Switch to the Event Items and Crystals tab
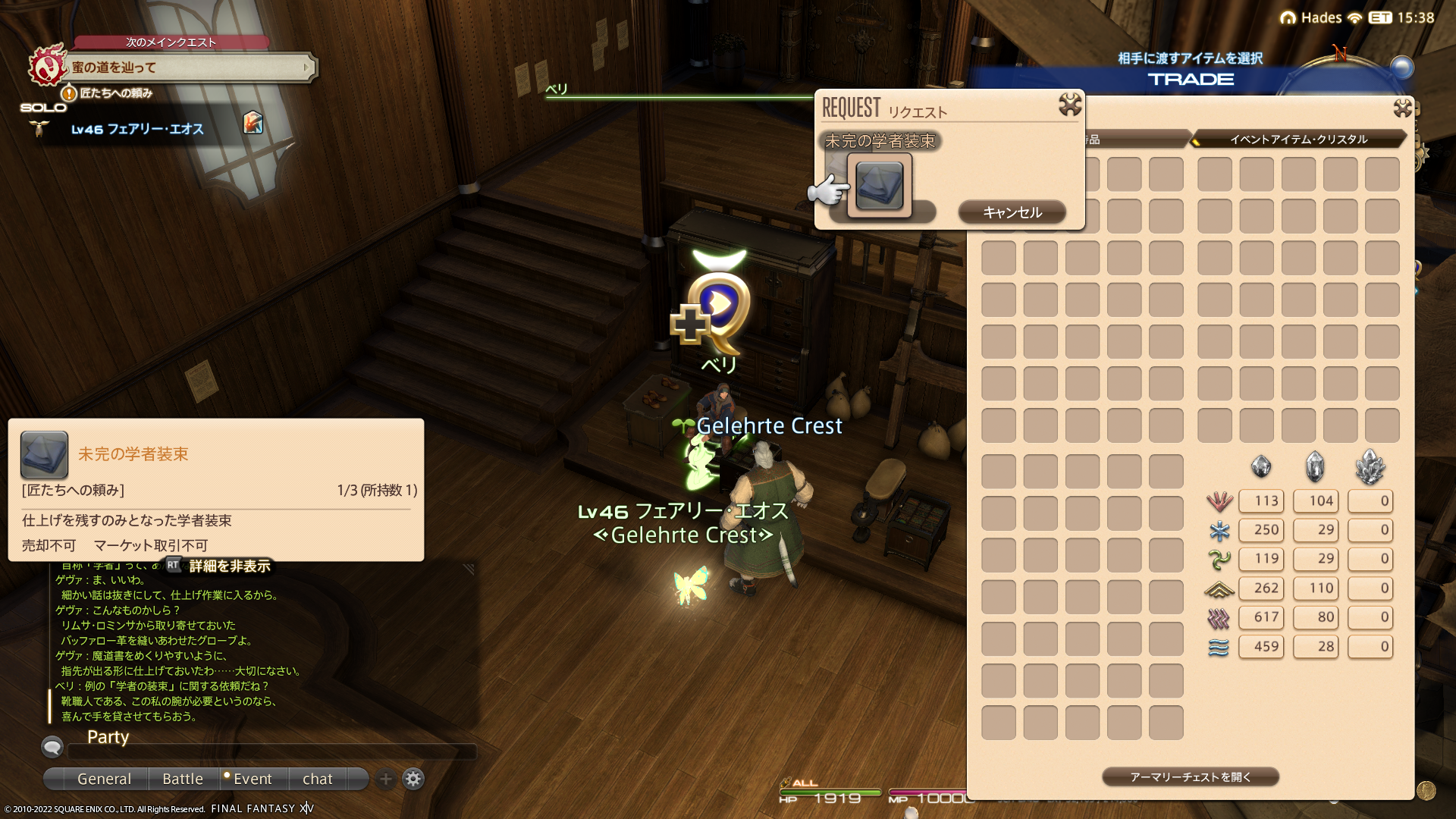Screen dimensions: 1456x819 [1298, 140]
